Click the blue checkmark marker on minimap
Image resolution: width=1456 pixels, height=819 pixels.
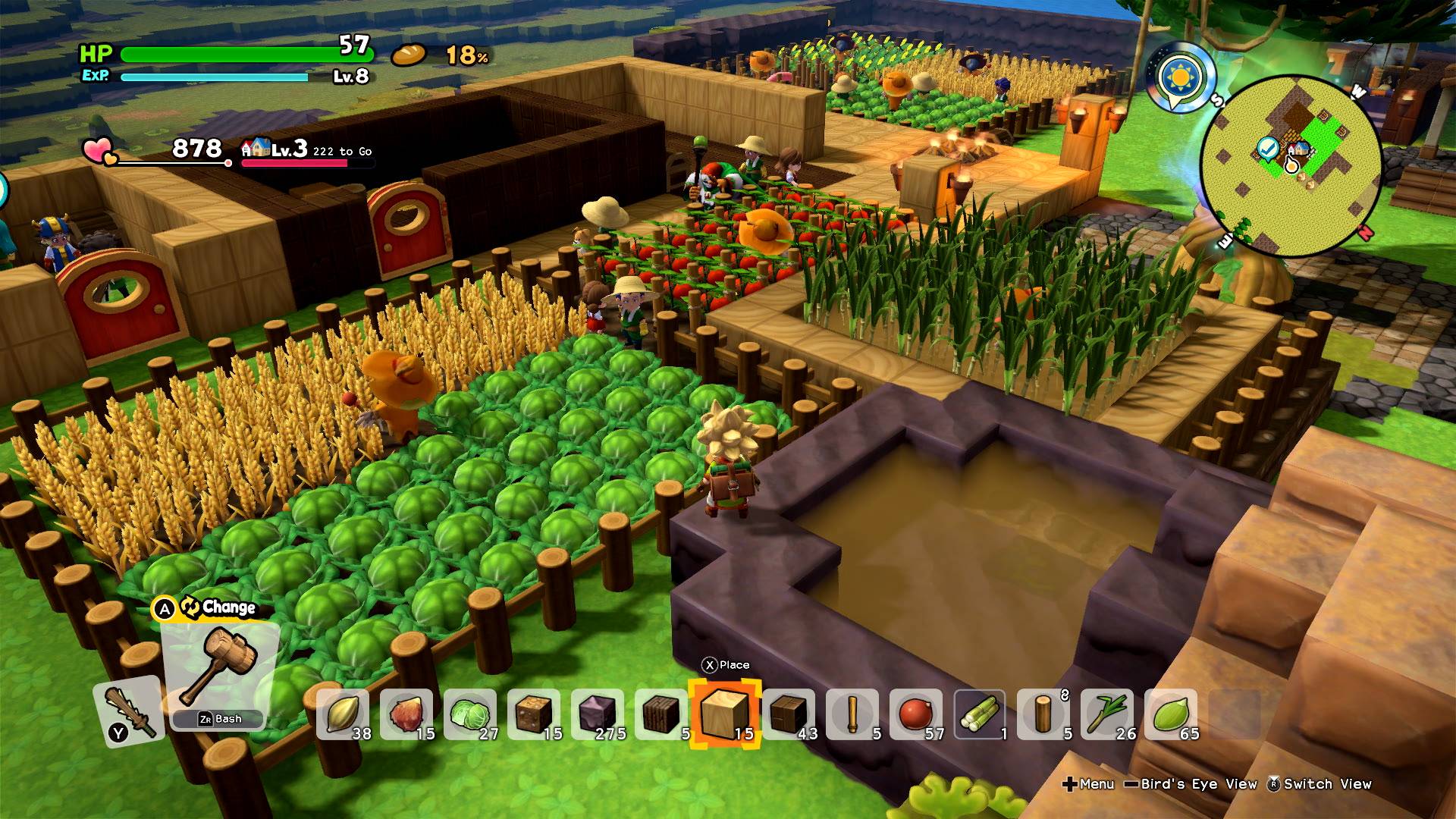click(1266, 148)
